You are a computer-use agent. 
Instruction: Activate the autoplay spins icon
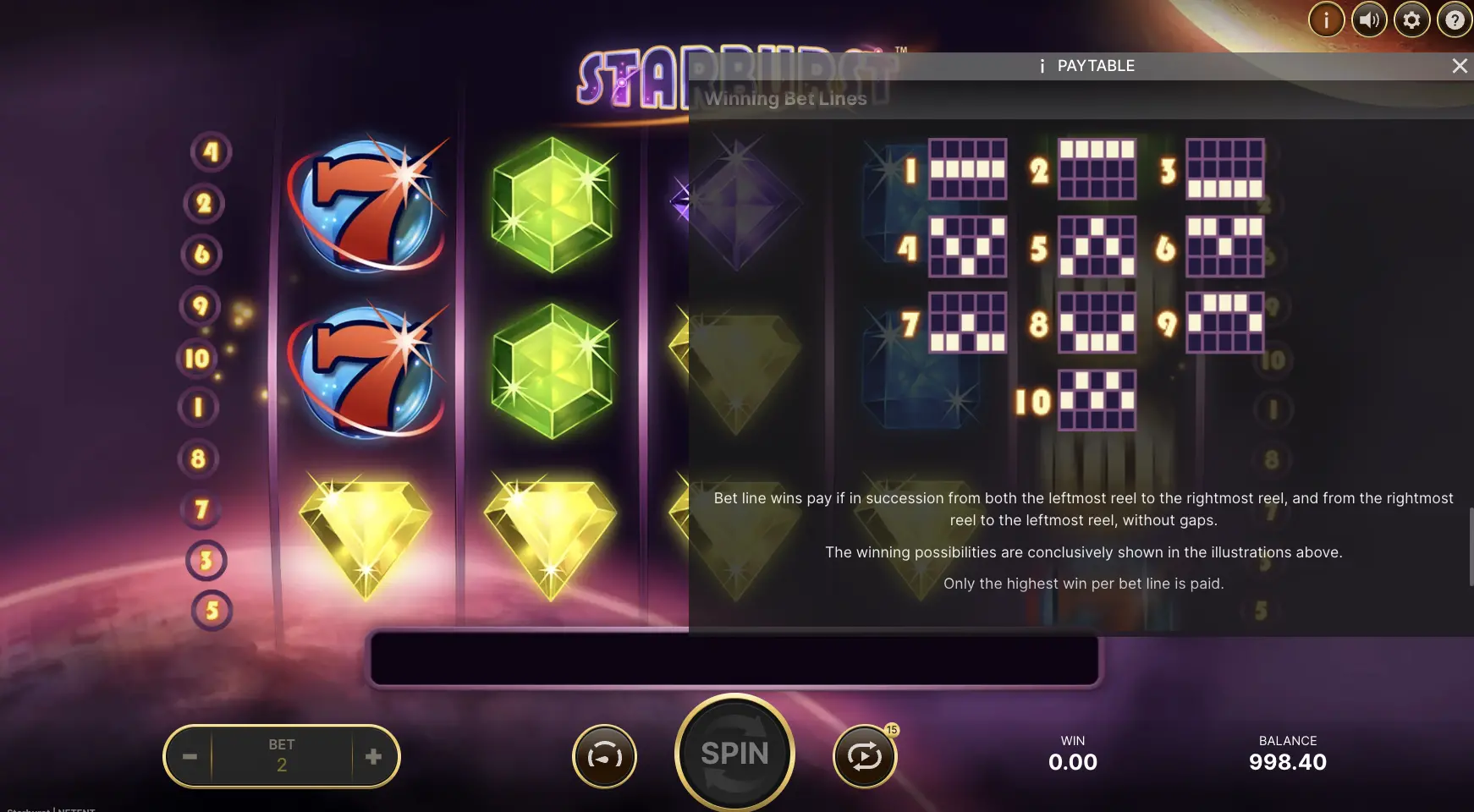tap(866, 755)
